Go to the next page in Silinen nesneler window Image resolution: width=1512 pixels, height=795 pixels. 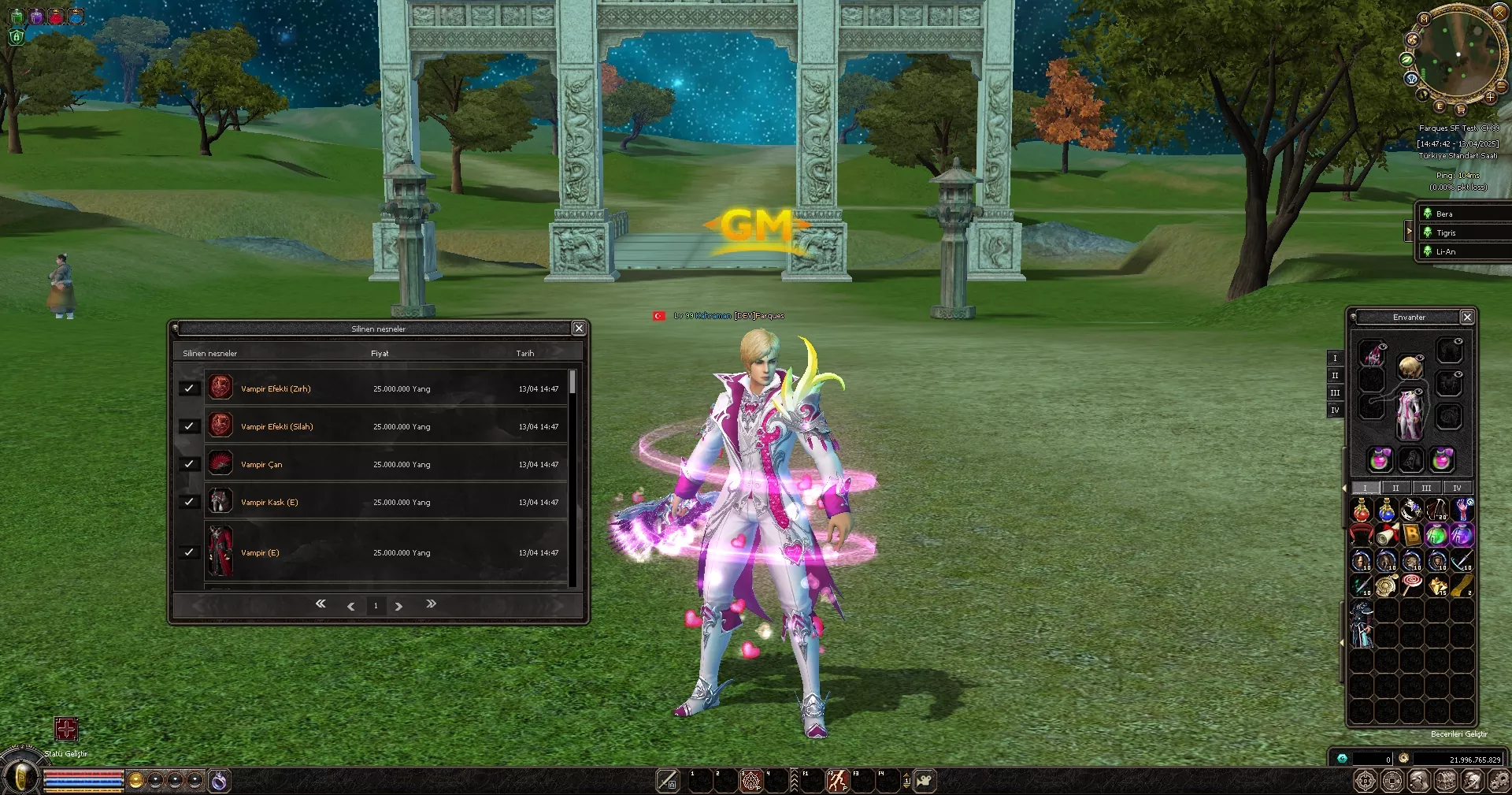pyautogui.click(x=400, y=605)
